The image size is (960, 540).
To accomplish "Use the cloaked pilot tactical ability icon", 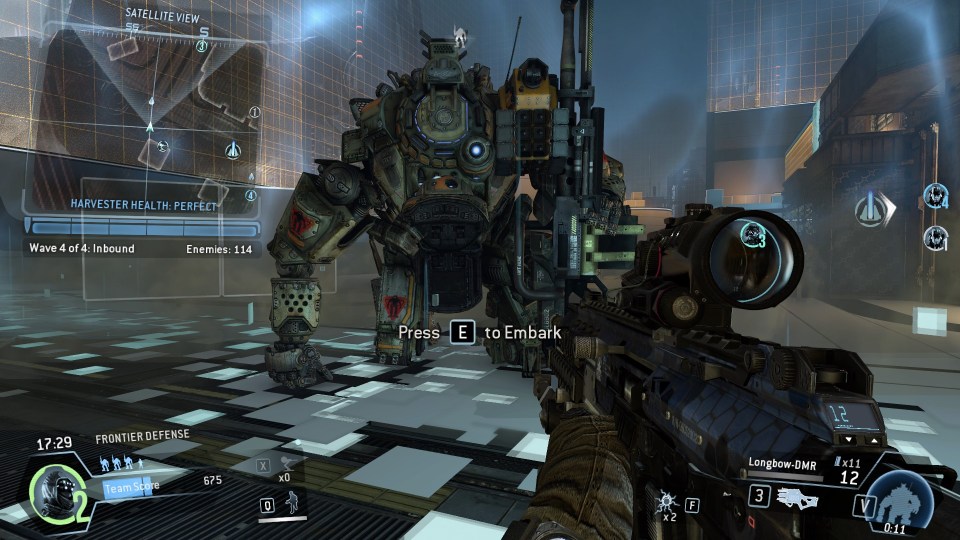I will point(293,503).
